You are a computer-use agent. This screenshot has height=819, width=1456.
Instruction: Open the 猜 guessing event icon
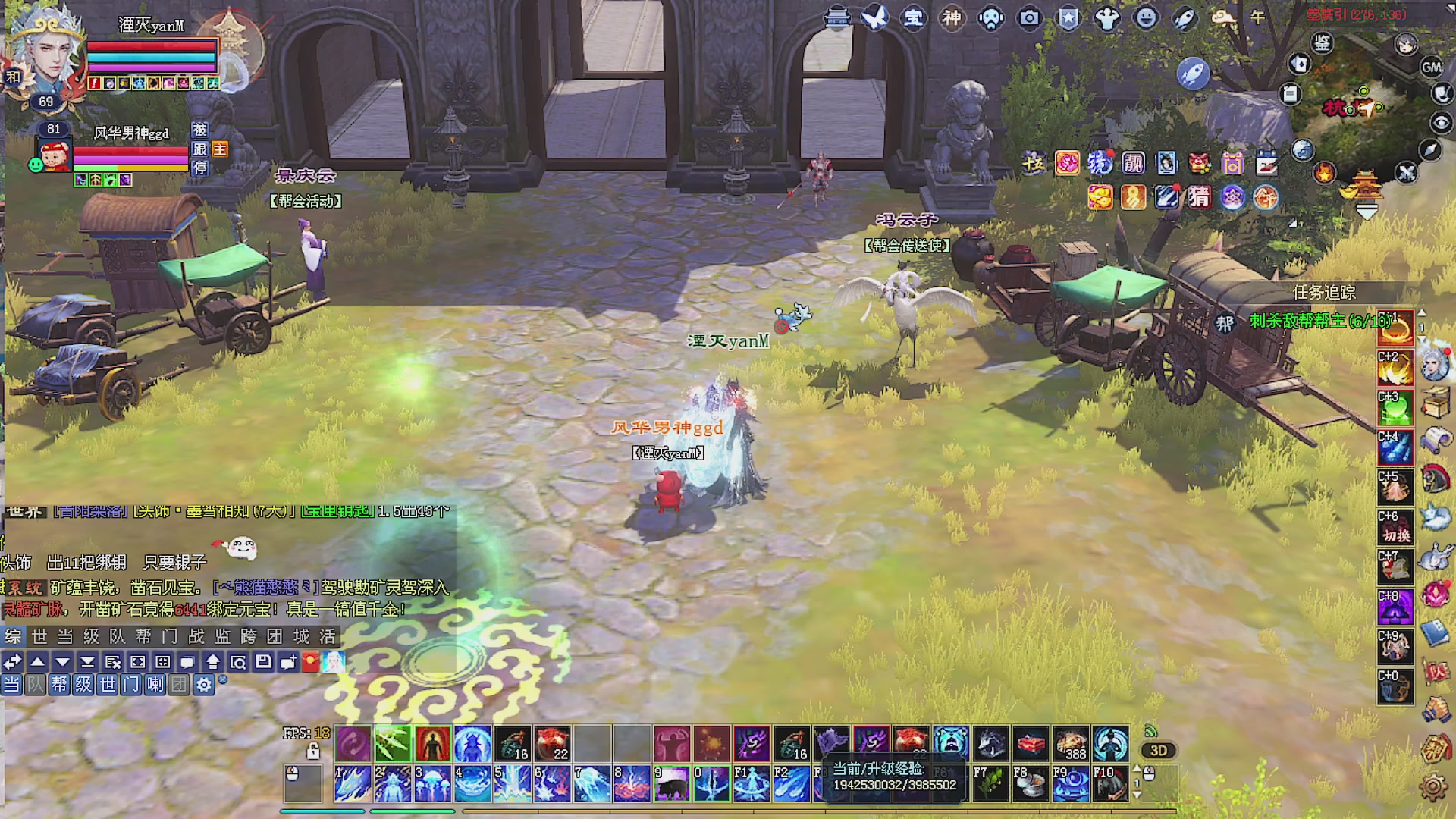pyautogui.click(x=1199, y=197)
